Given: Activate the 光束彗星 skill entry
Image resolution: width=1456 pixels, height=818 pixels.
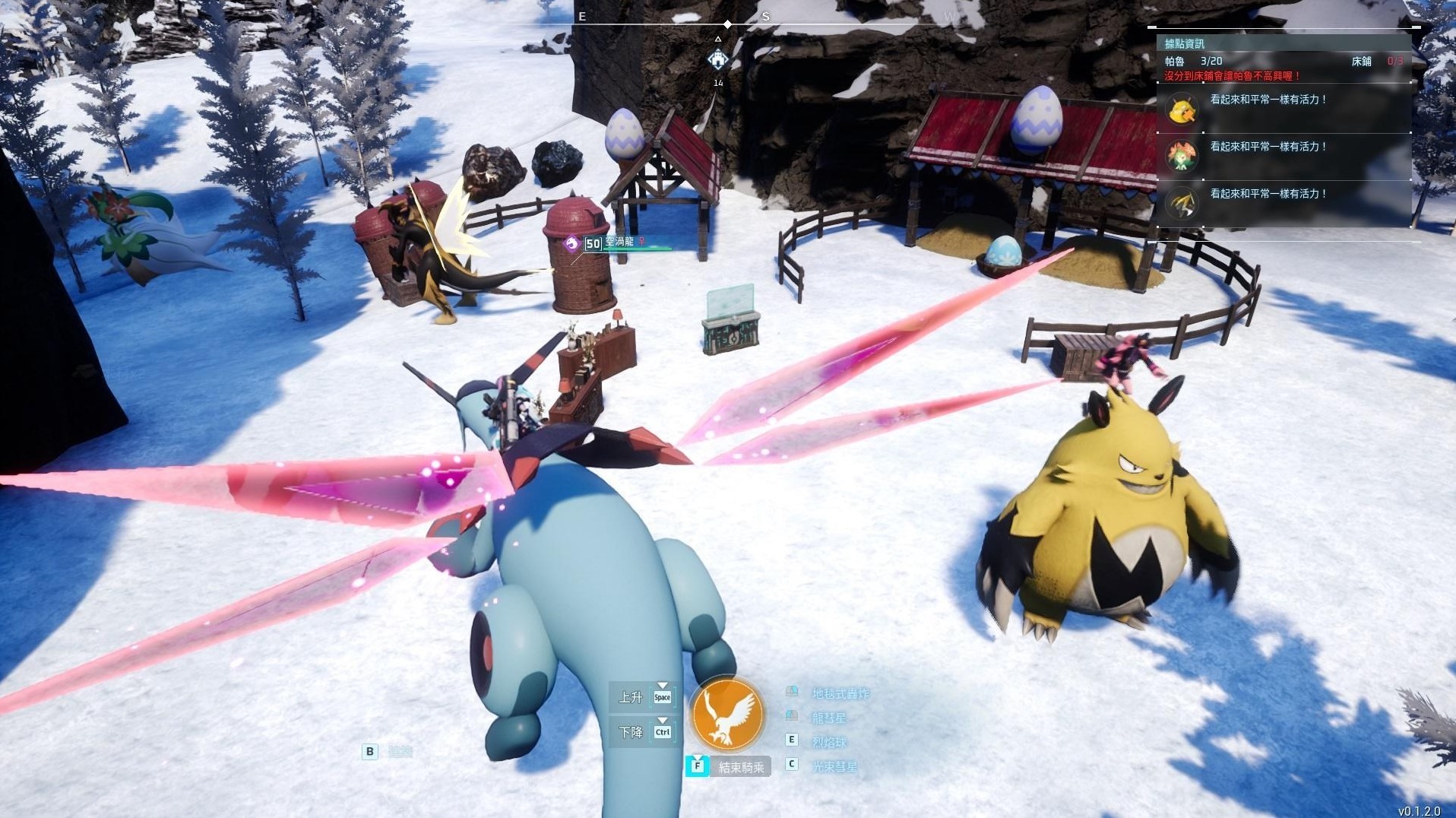Looking at the screenshot, I should pyautogui.click(x=834, y=766).
